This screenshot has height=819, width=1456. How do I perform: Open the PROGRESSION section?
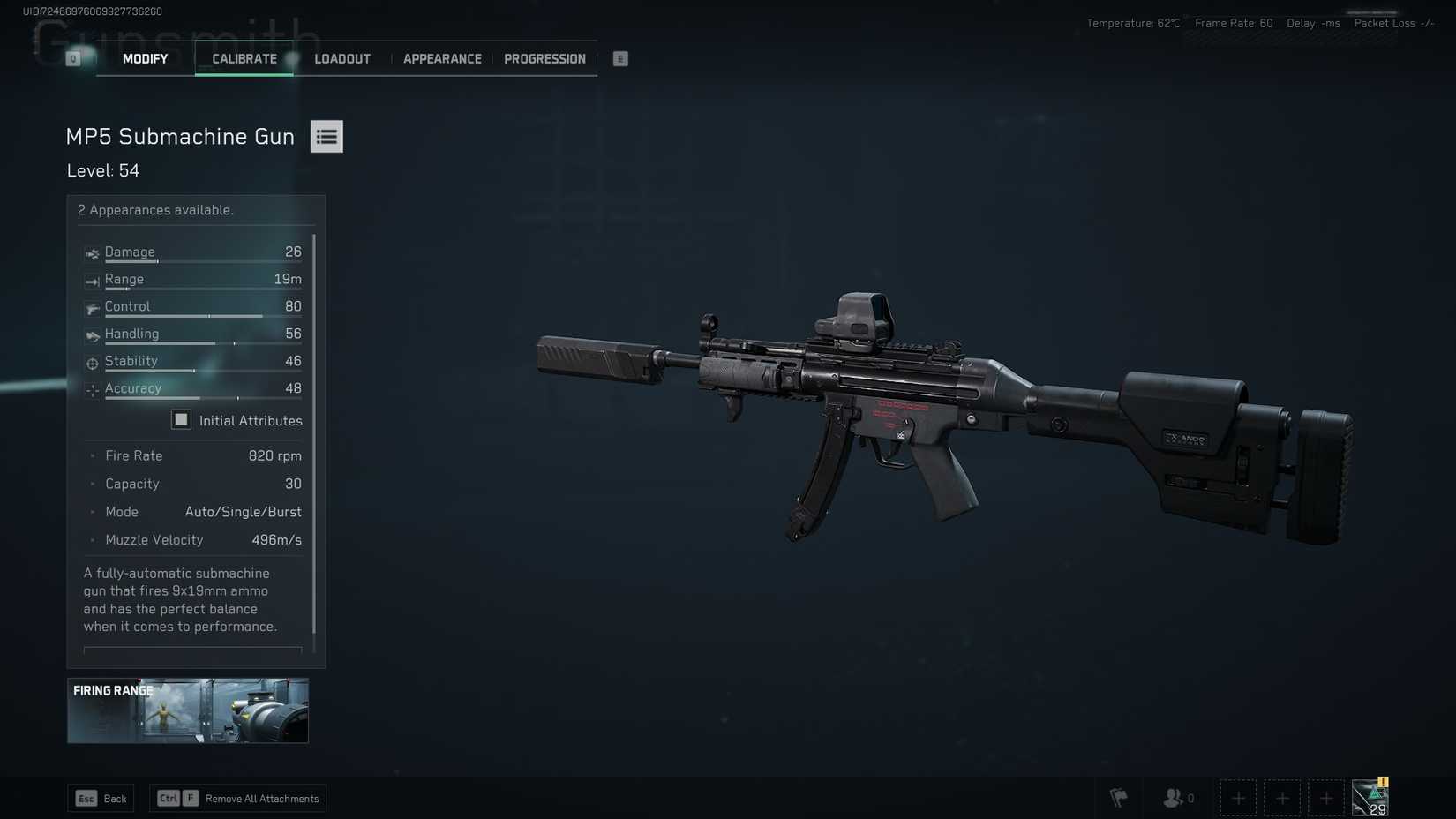(x=544, y=58)
